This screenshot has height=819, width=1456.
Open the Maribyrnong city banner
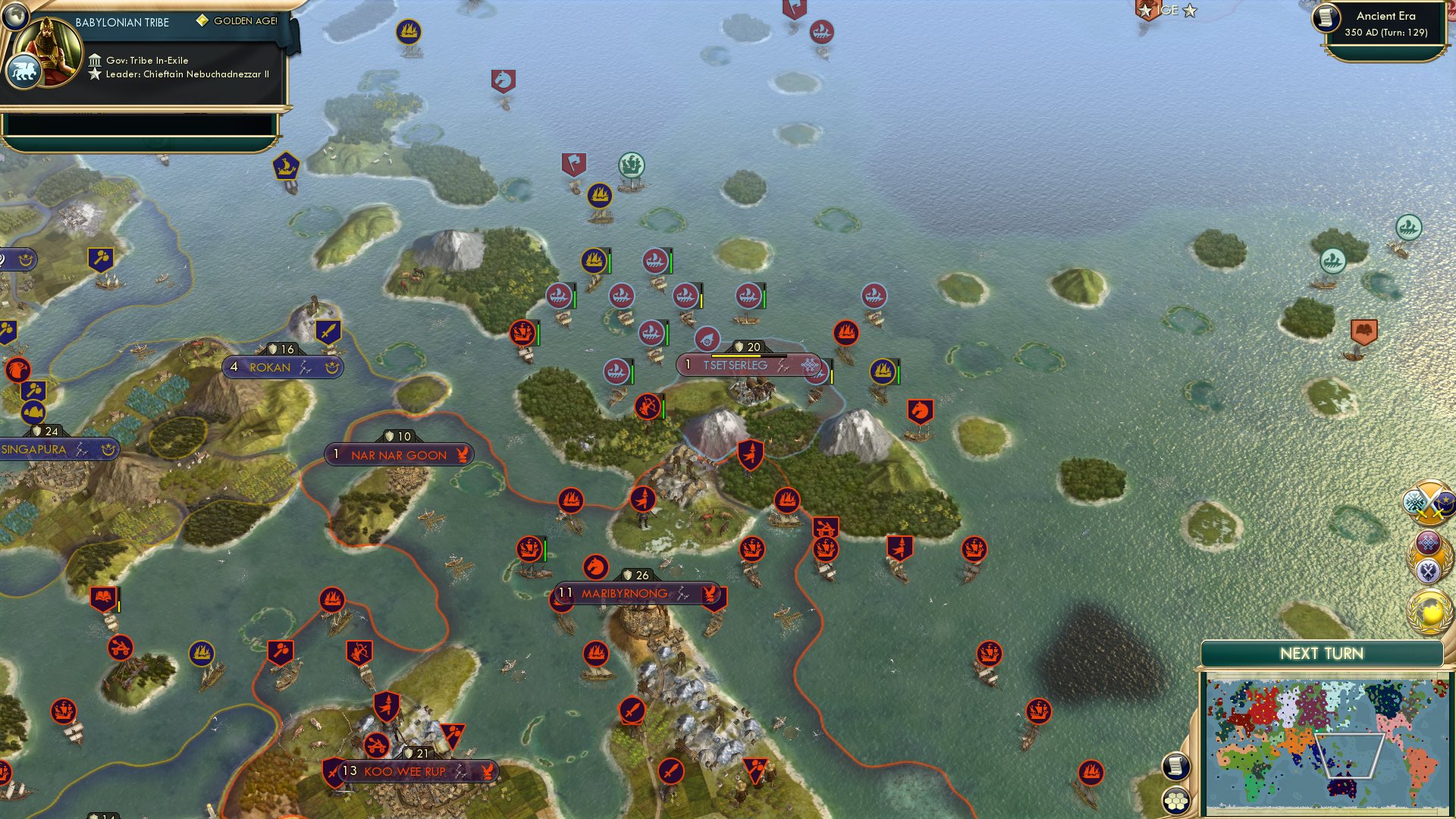[x=635, y=594]
